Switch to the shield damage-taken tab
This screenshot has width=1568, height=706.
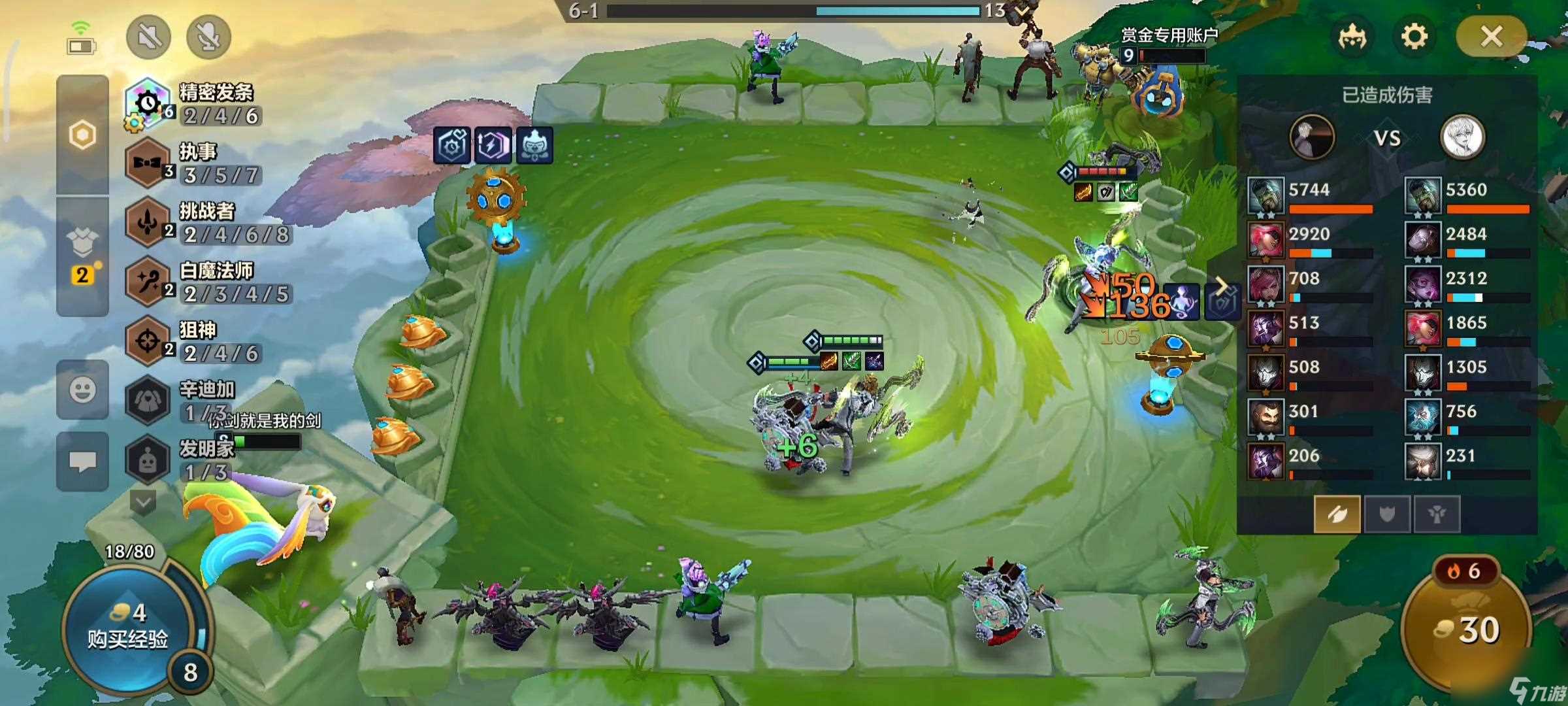pos(1386,514)
